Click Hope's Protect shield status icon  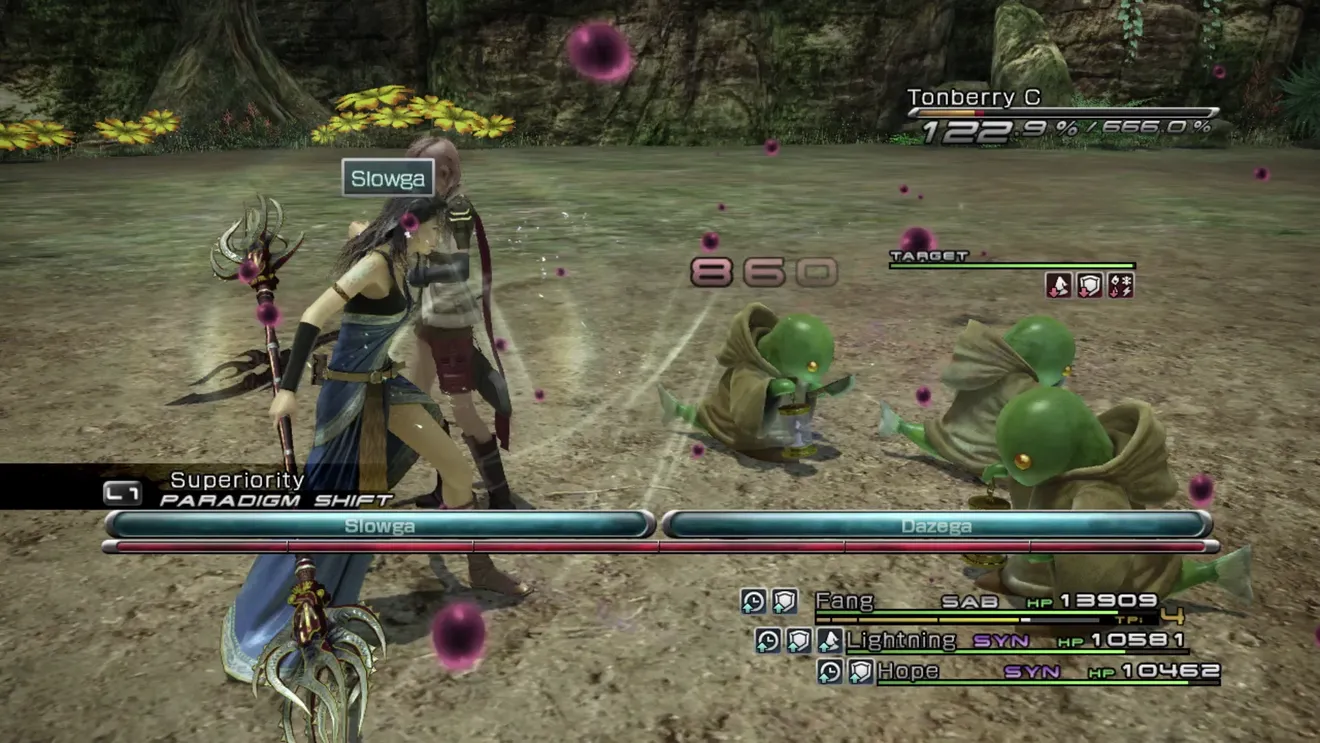(861, 671)
